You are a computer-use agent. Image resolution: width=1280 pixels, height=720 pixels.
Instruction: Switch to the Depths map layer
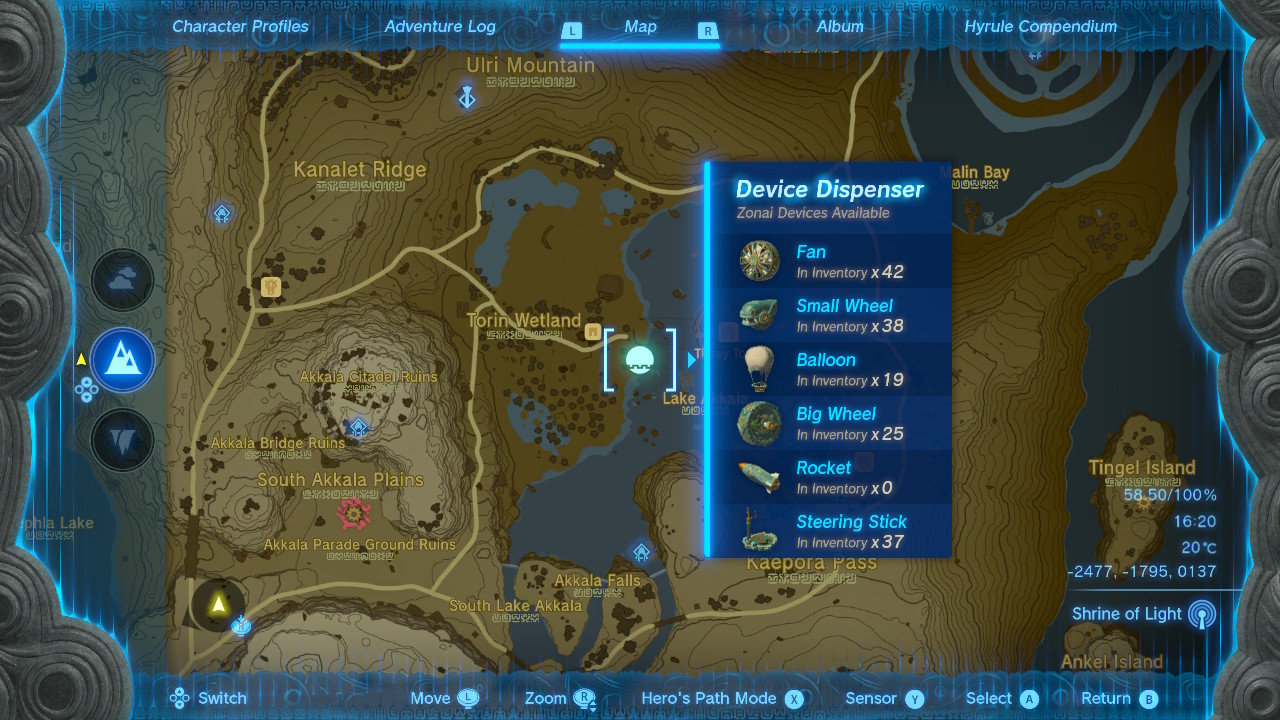pos(123,440)
